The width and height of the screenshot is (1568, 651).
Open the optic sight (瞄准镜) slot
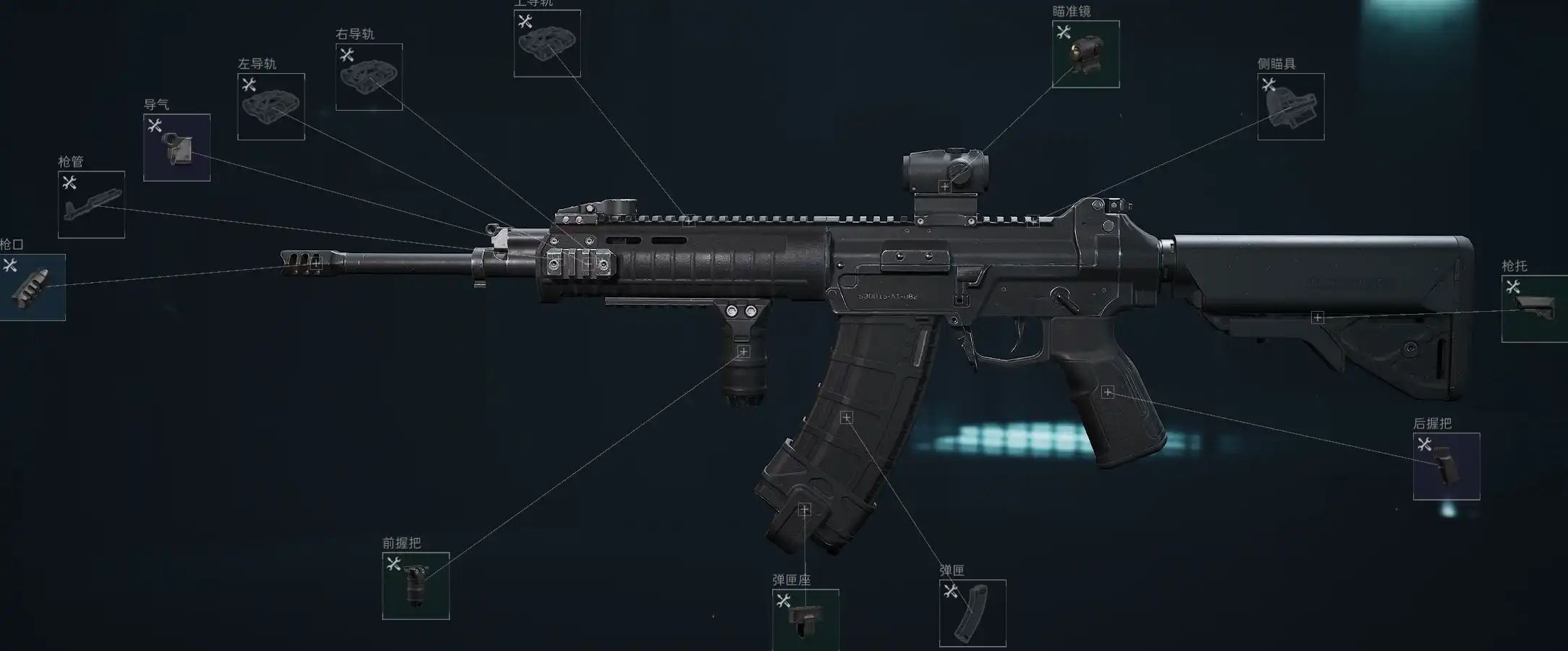(1085, 54)
